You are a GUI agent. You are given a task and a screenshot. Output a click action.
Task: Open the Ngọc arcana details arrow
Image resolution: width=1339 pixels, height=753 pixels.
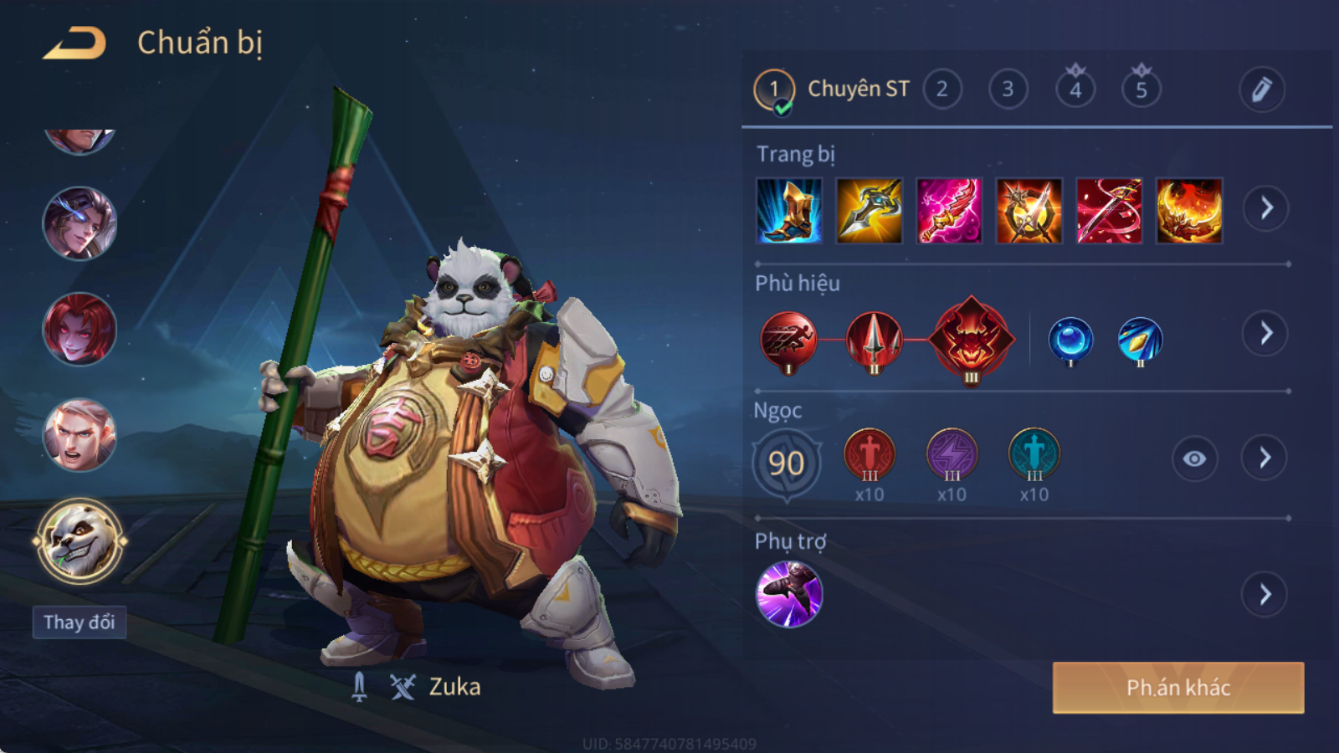click(1265, 458)
